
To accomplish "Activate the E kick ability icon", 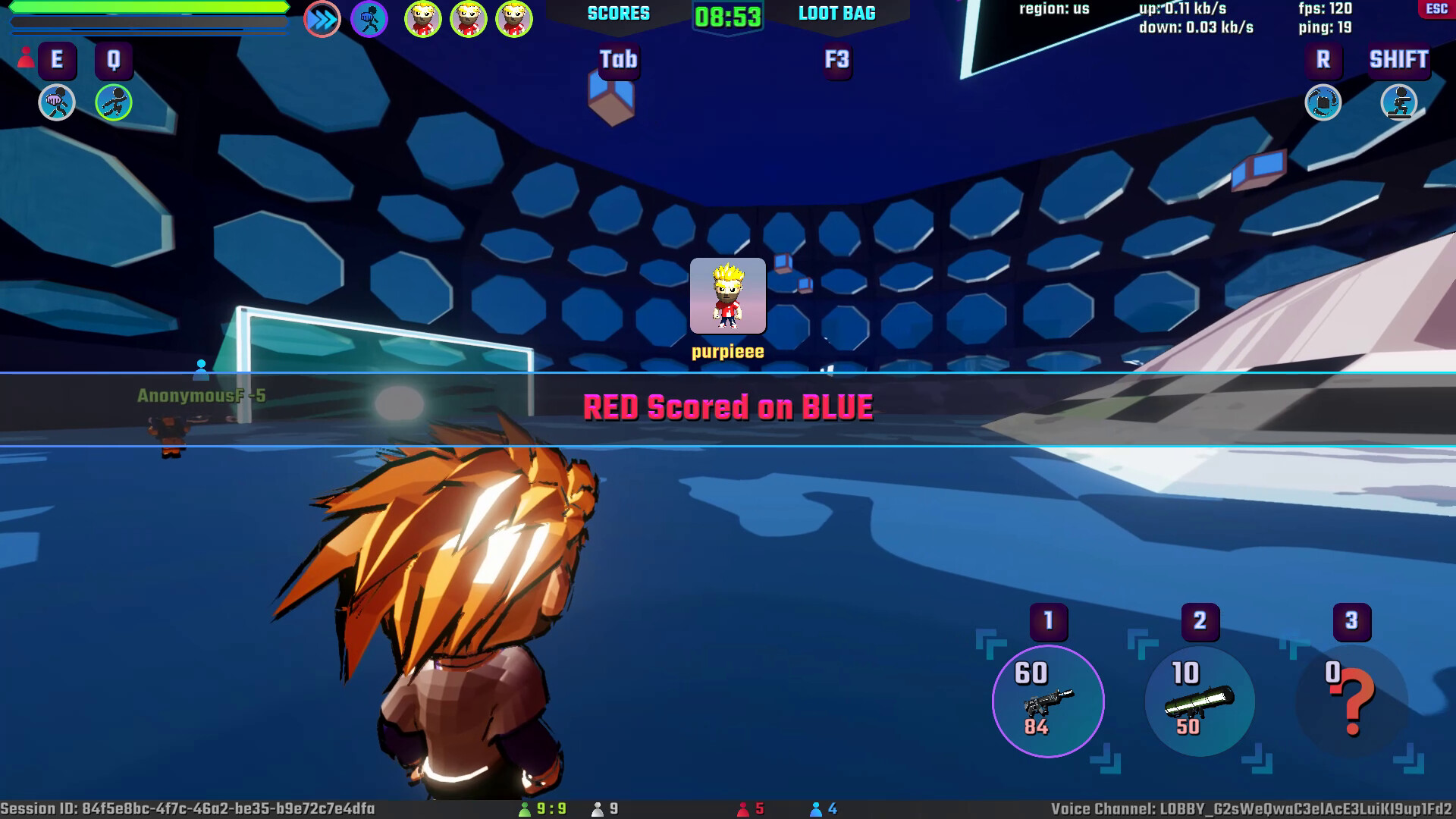I will [x=55, y=102].
